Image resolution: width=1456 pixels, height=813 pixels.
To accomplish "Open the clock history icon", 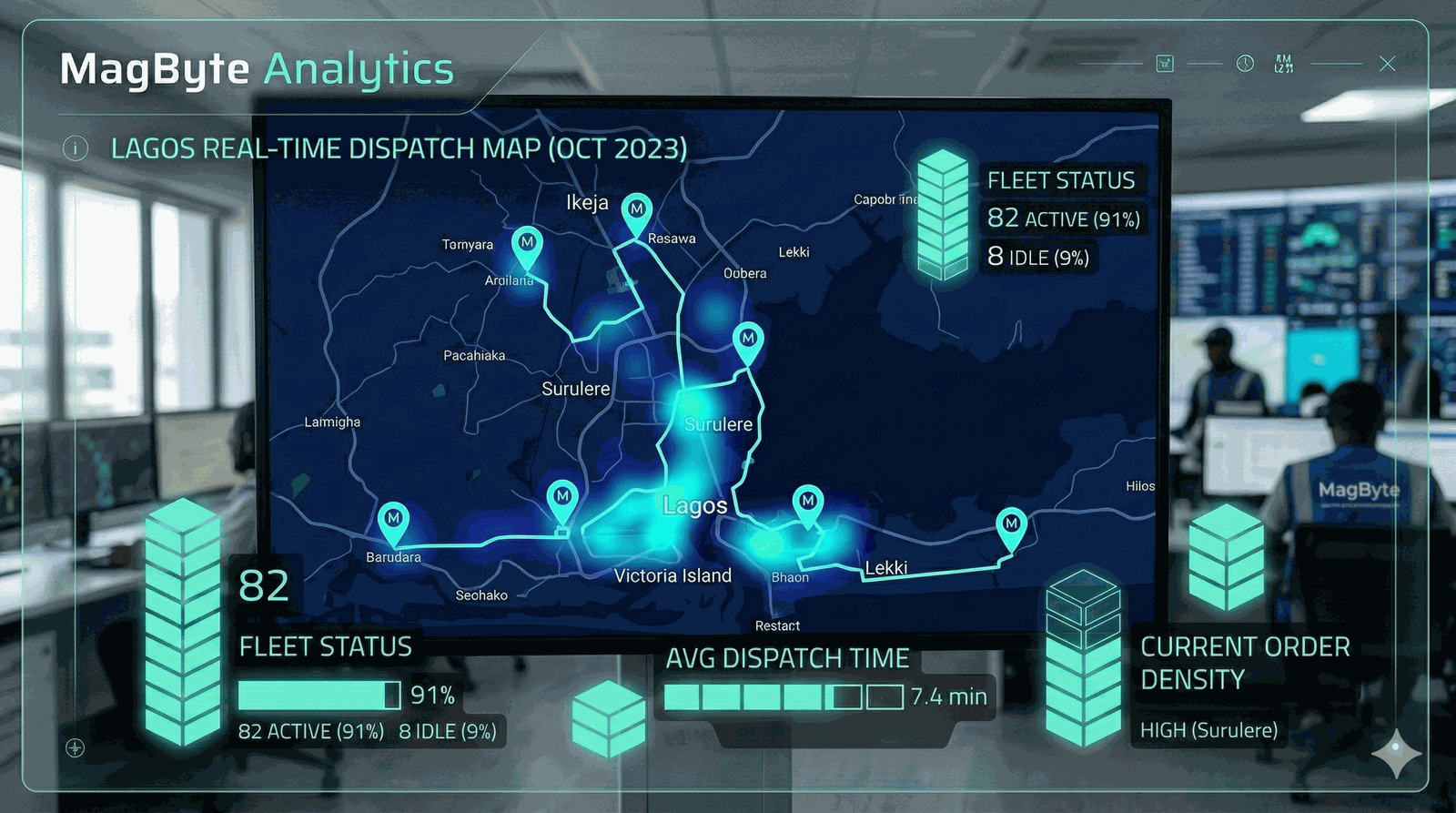I will pos(1245,64).
